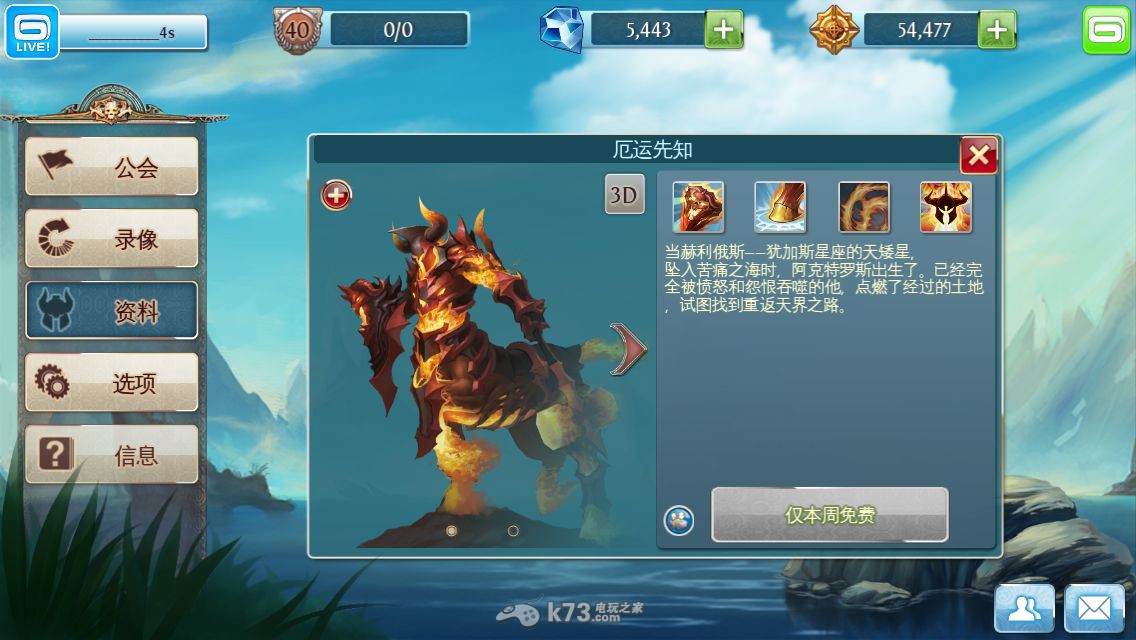Select the stomping hoof skill icon
The width and height of the screenshot is (1136, 640).
click(x=780, y=207)
